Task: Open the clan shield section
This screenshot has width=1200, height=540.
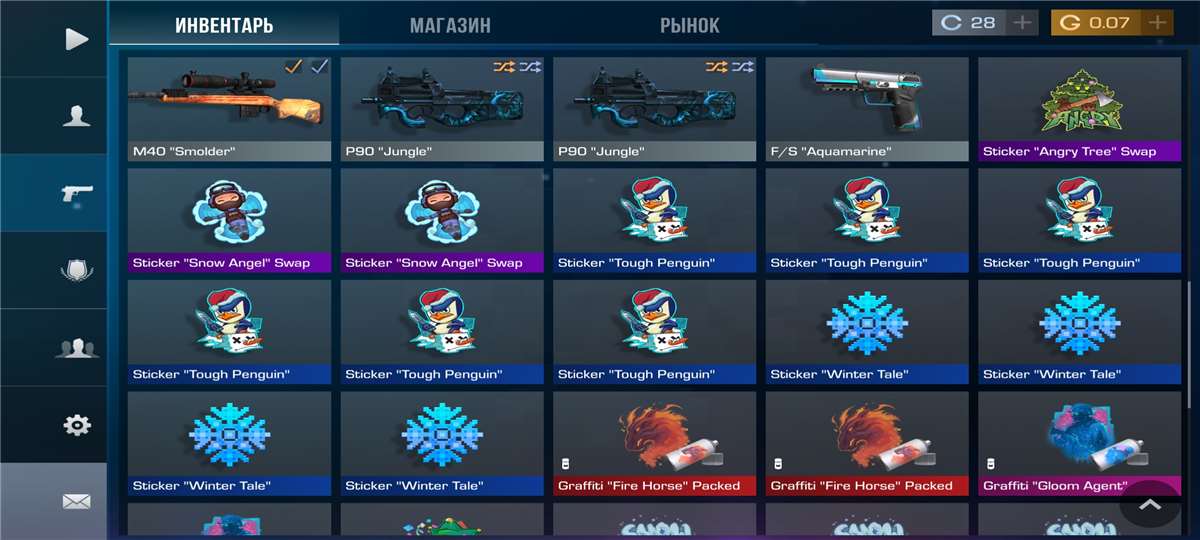Action: 76,270
